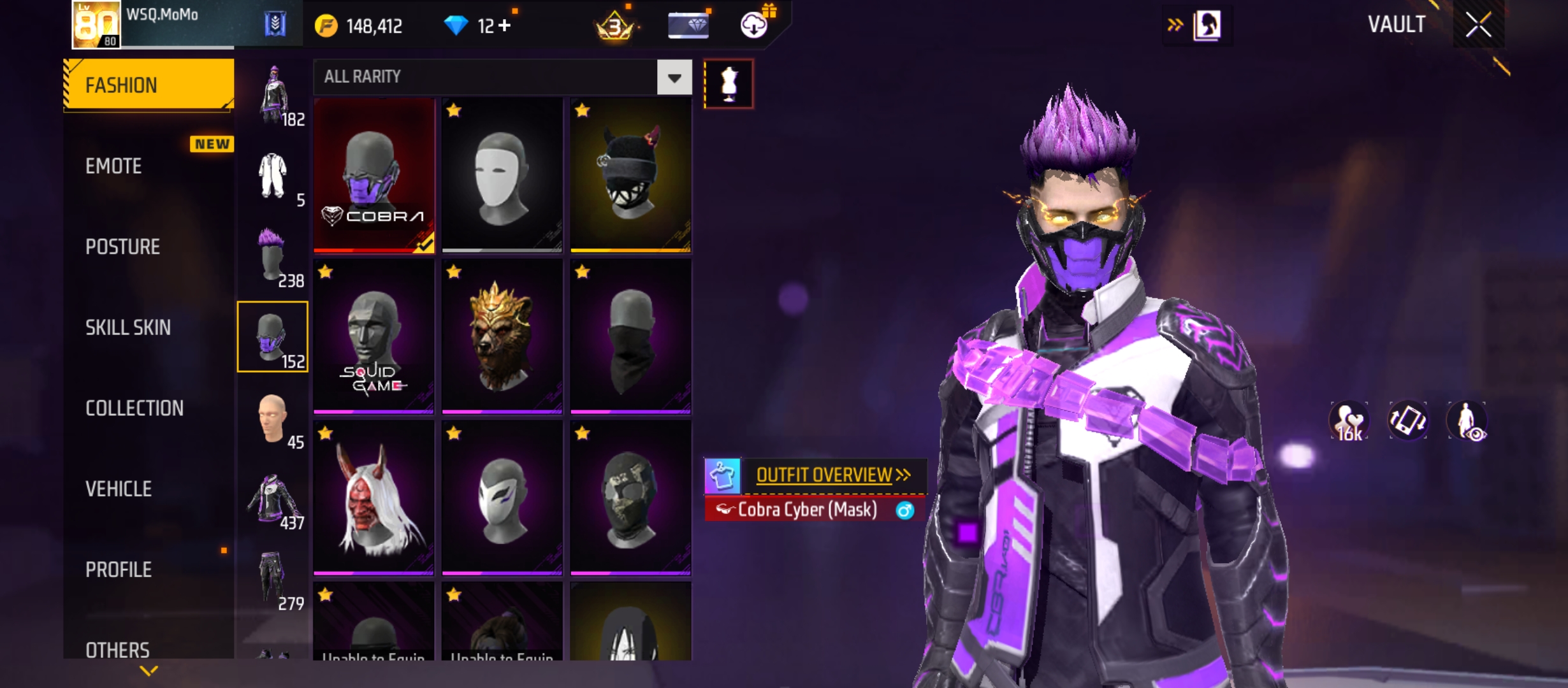Add diamonds with the plus button

[x=505, y=25]
